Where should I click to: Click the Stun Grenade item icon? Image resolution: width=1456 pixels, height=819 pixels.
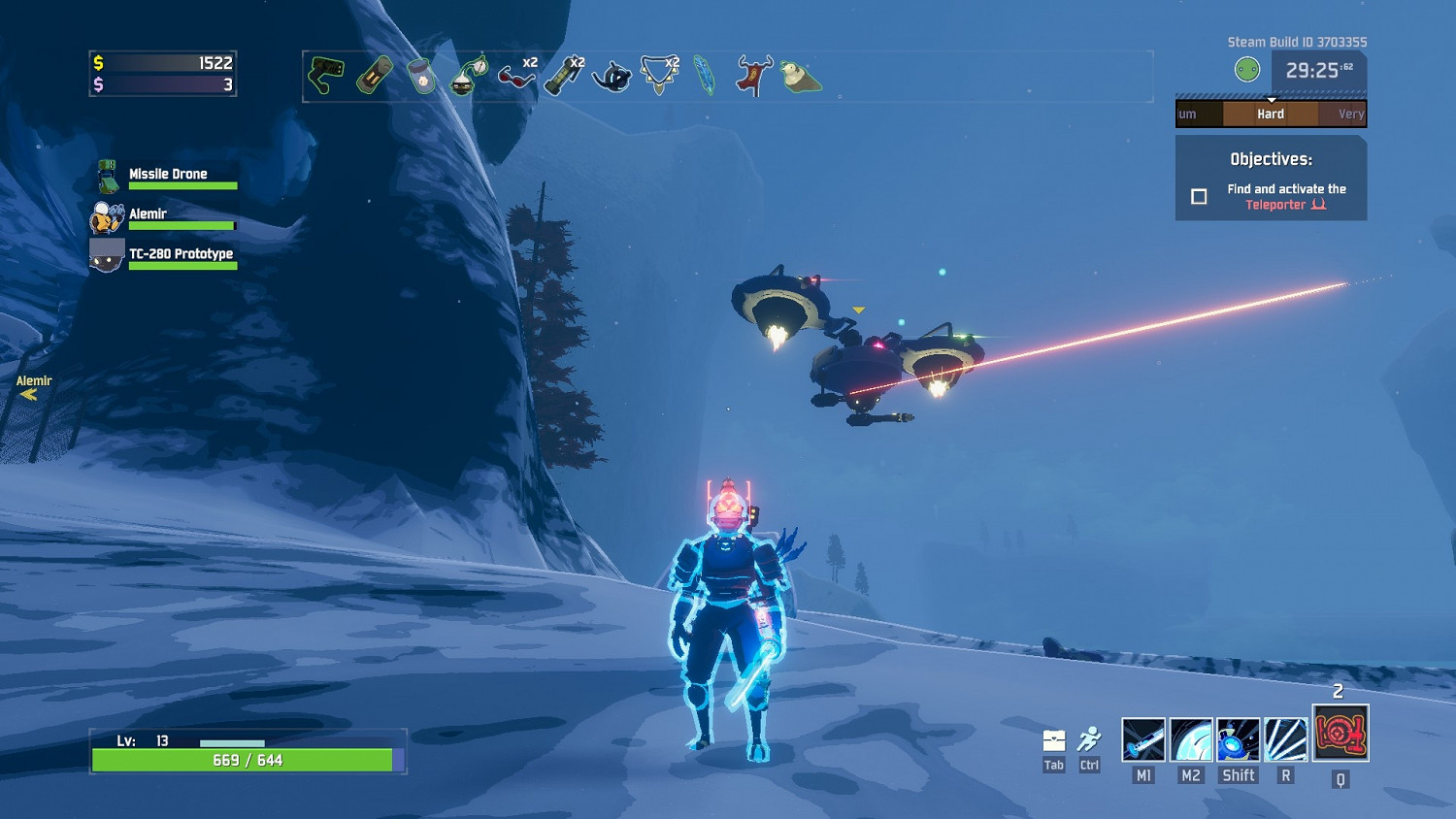click(x=564, y=76)
